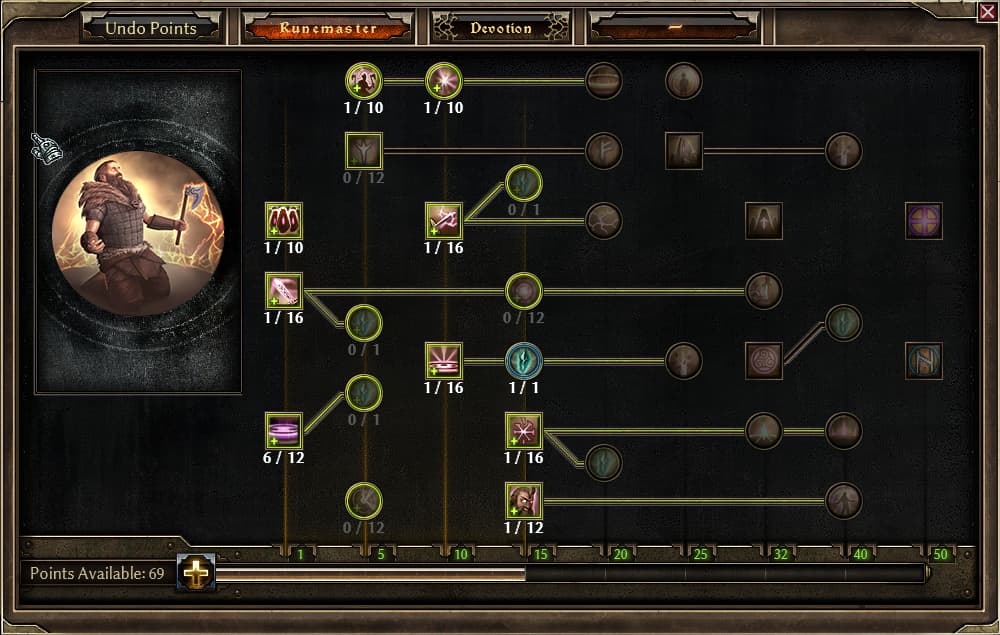Click the locked triple-spiral skill icon
This screenshot has height=635, width=1000.
[764, 361]
